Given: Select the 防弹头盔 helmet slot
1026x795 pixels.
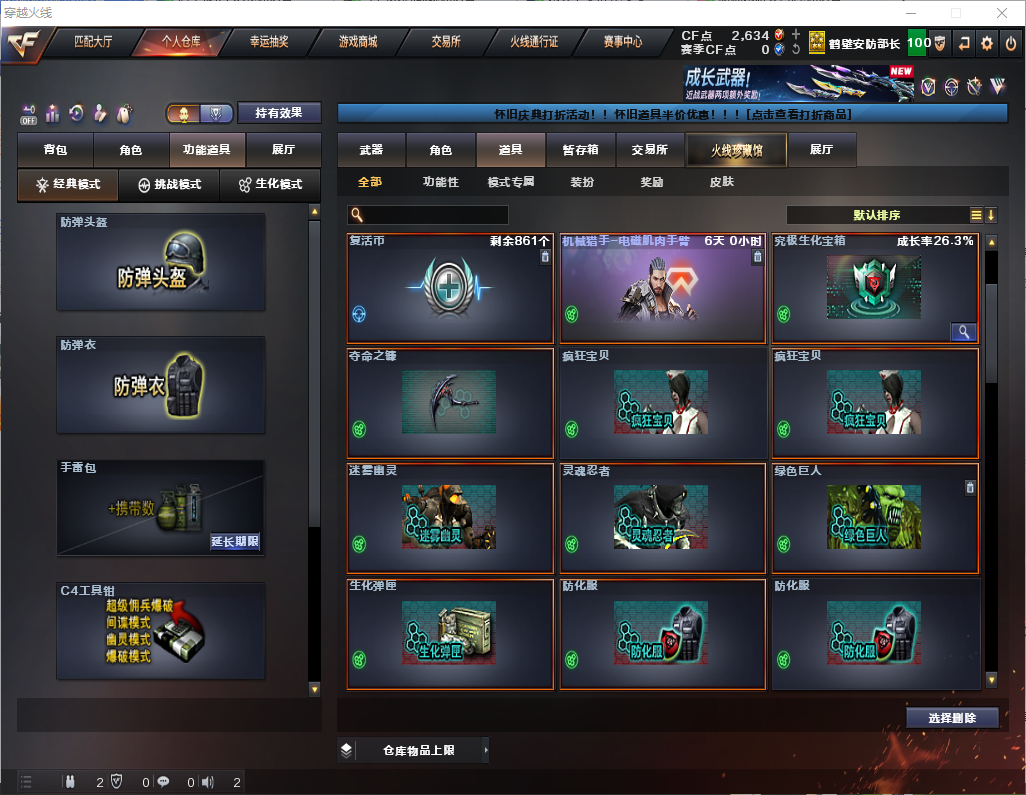Looking at the screenshot, I should point(161,262).
